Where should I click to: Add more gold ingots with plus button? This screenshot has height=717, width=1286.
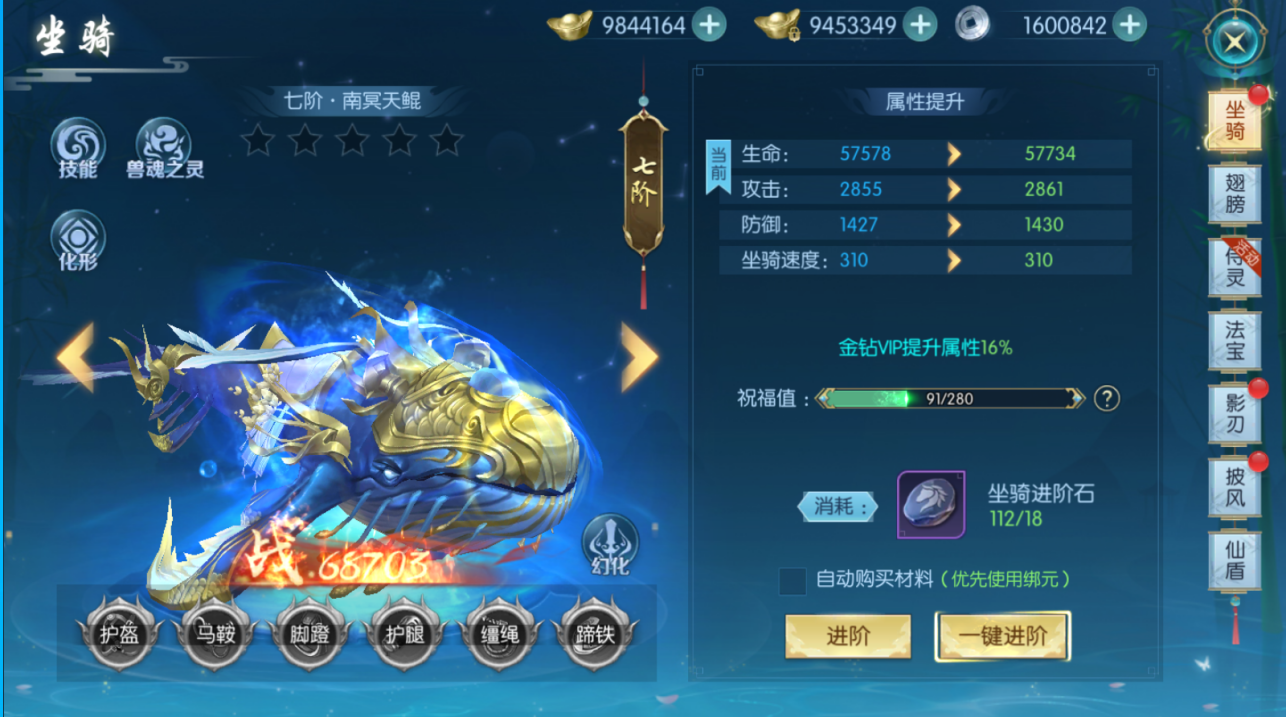pyautogui.click(x=709, y=24)
